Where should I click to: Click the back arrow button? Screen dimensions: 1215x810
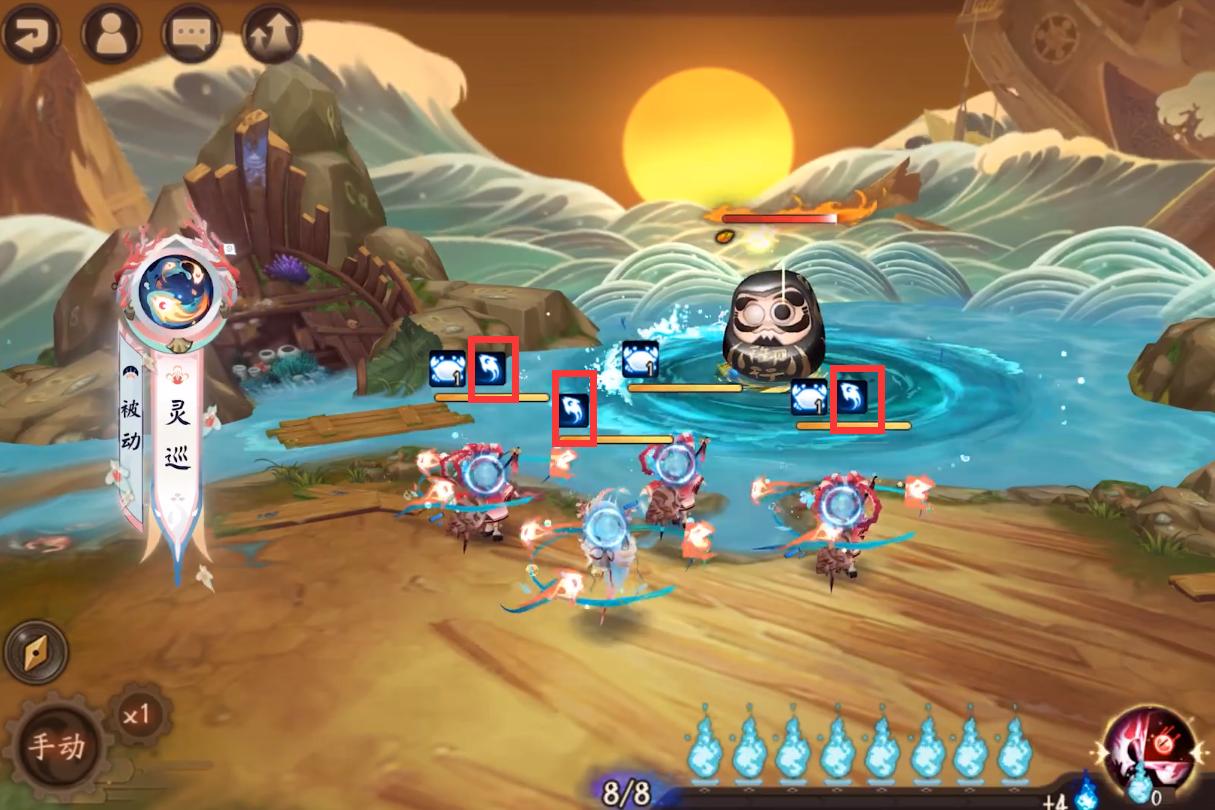[28, 33]
